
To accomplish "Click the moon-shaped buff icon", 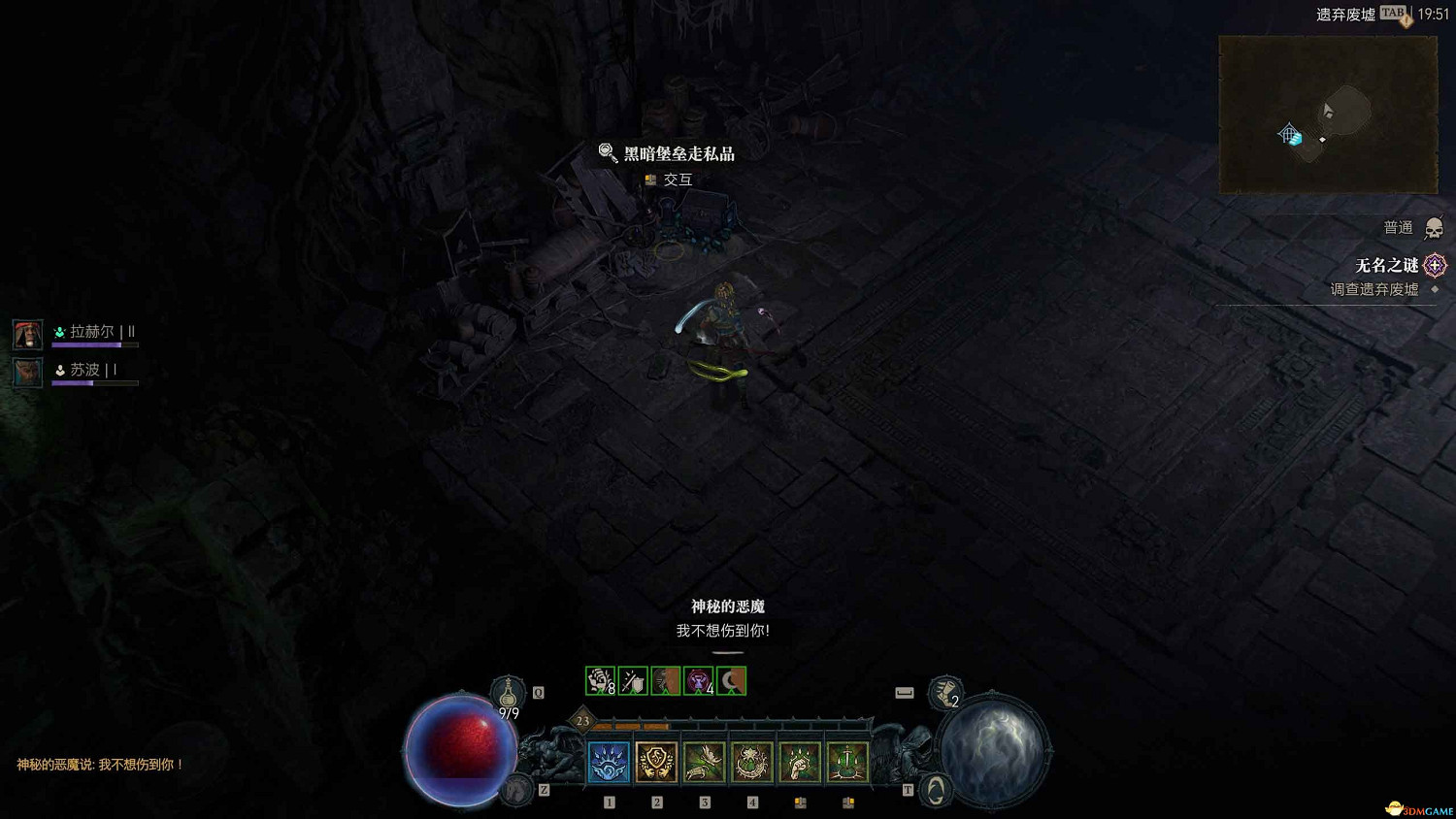I will coord(730,682).
